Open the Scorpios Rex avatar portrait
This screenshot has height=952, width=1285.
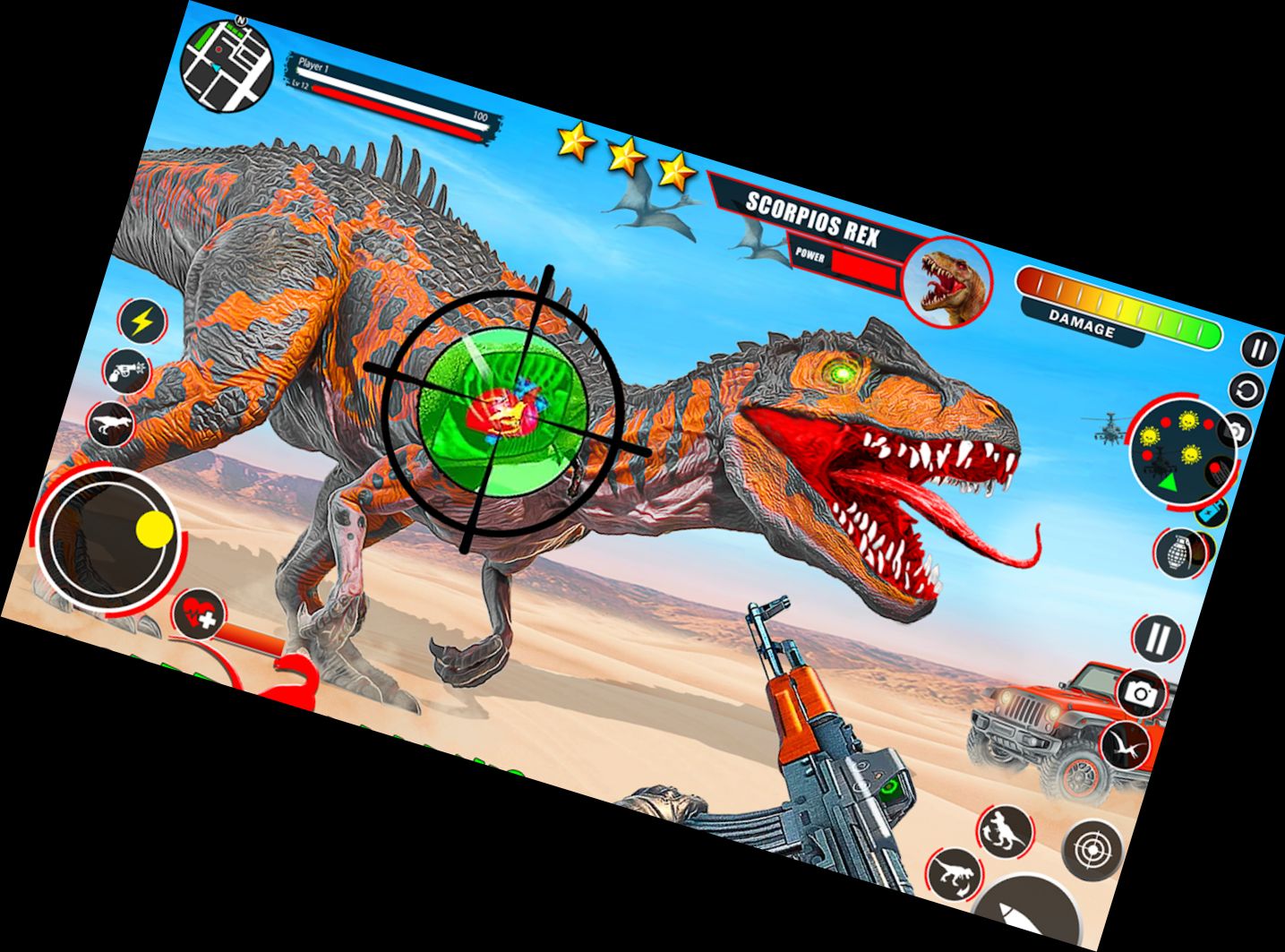pos(949,282)
